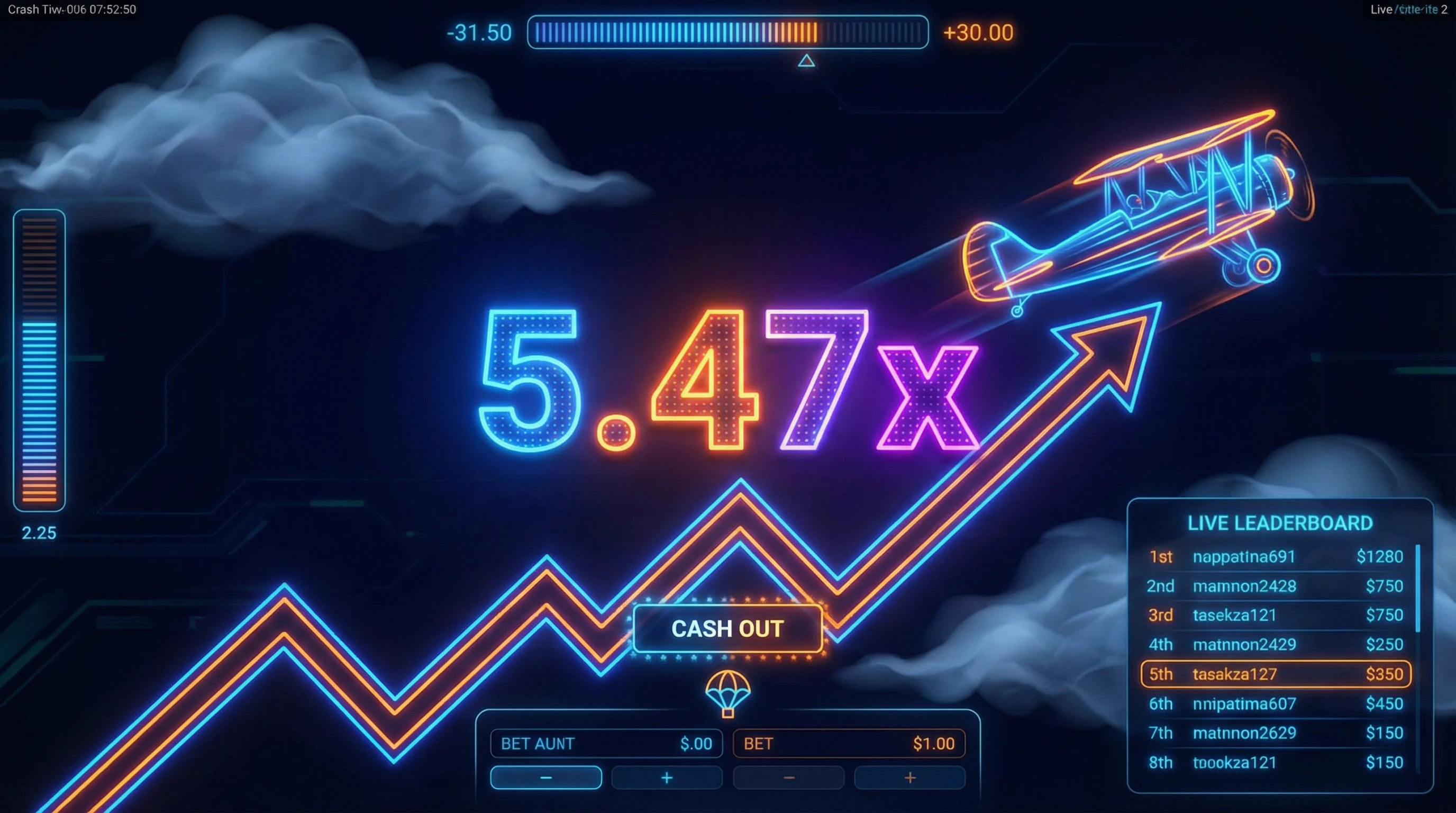Viewport: 1456px width, 813px height.
Task: Select the BET AUNT amount field
Action: click(x=606, y=744)
